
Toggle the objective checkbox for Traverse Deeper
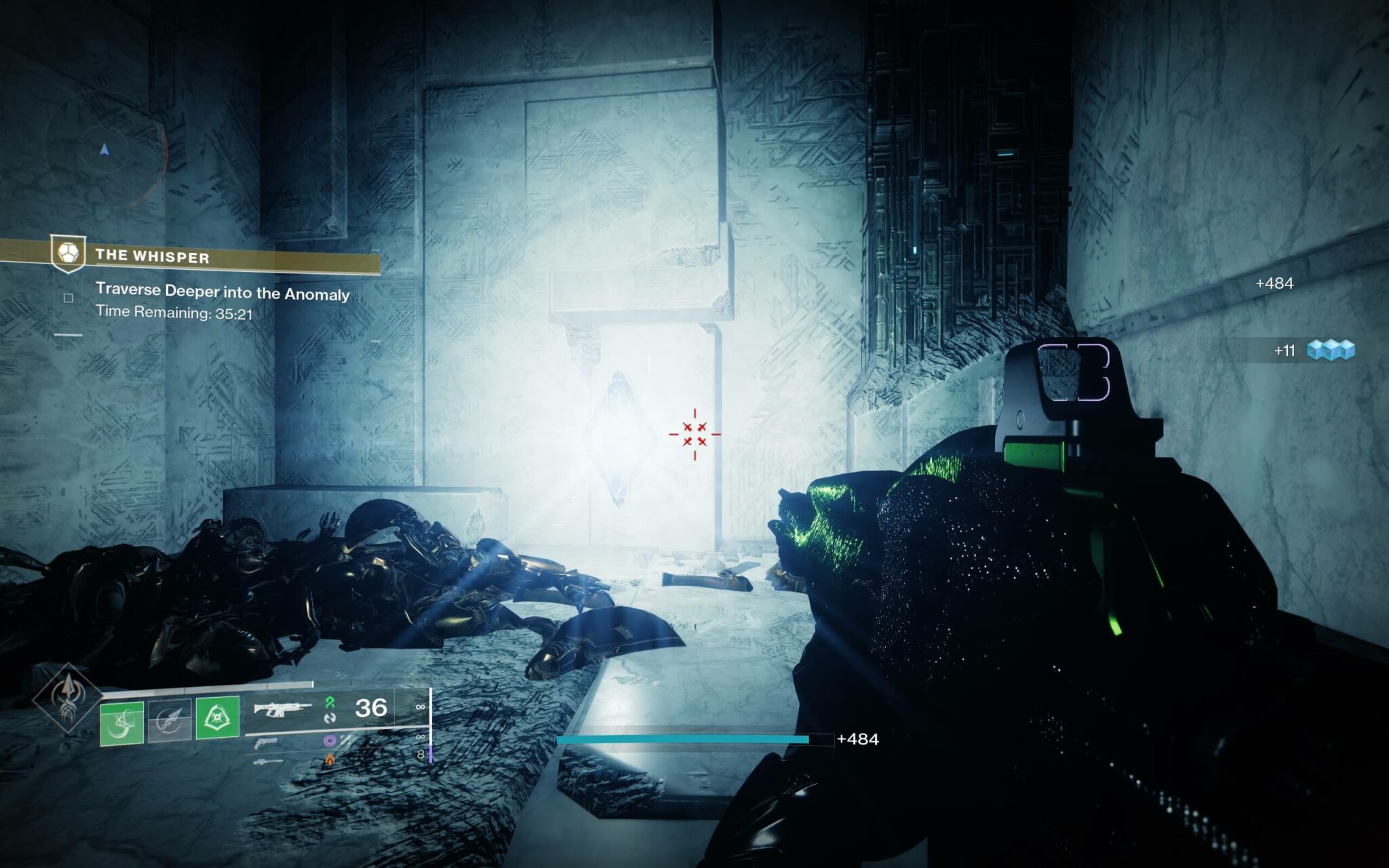[x=69, y=298]
